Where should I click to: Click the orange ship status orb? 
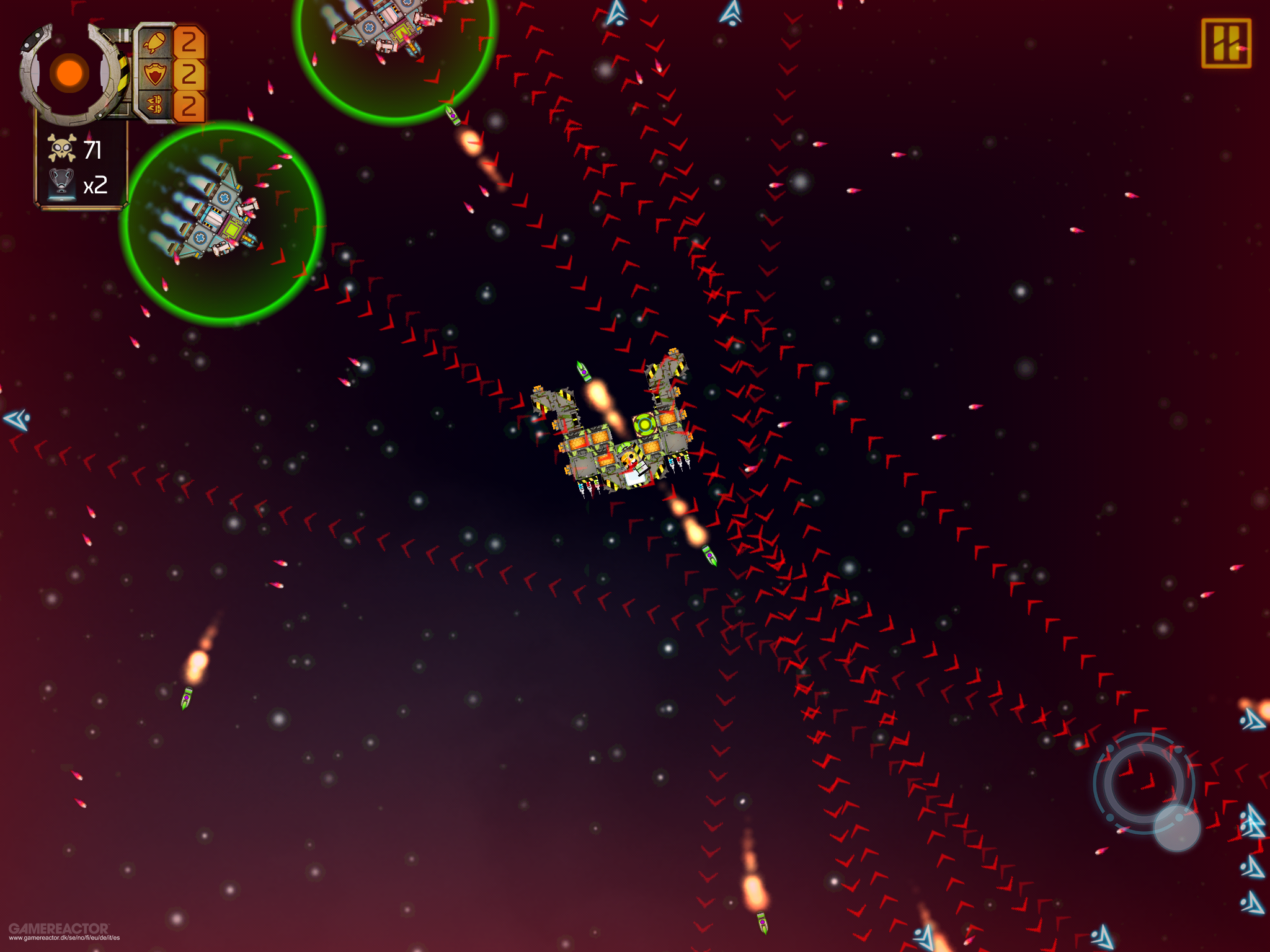click(x=68, y=74)
